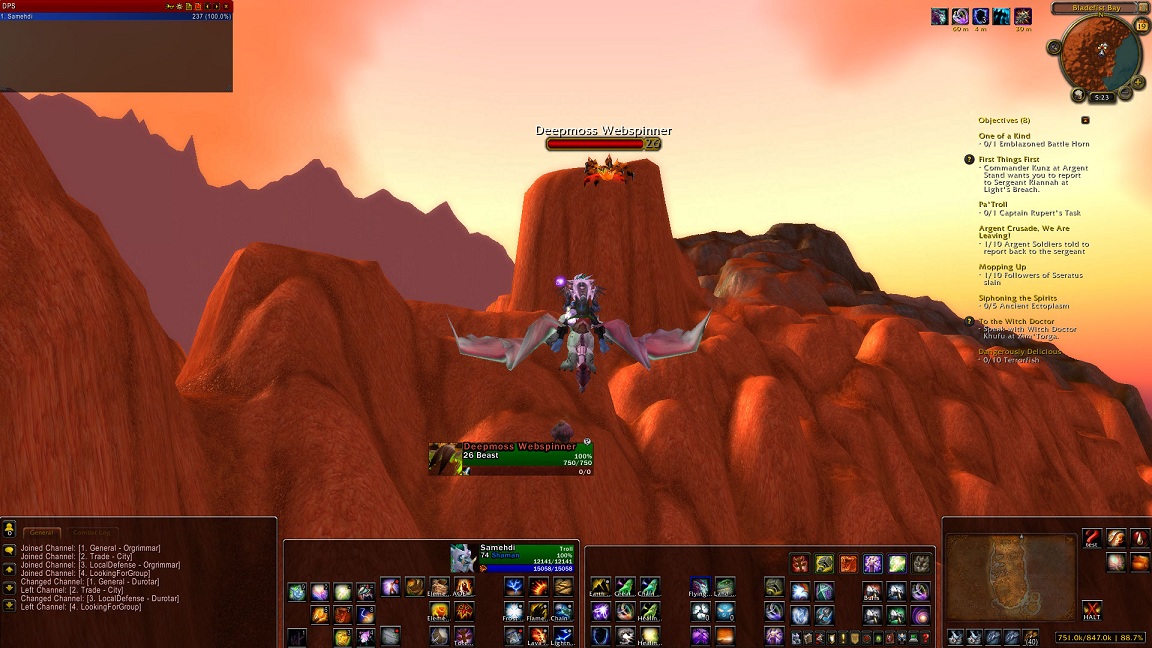Cast the Lava Burst ability
Image resolution: width=1152 pixels, height=648 pixels.
[x=539, y=635]
